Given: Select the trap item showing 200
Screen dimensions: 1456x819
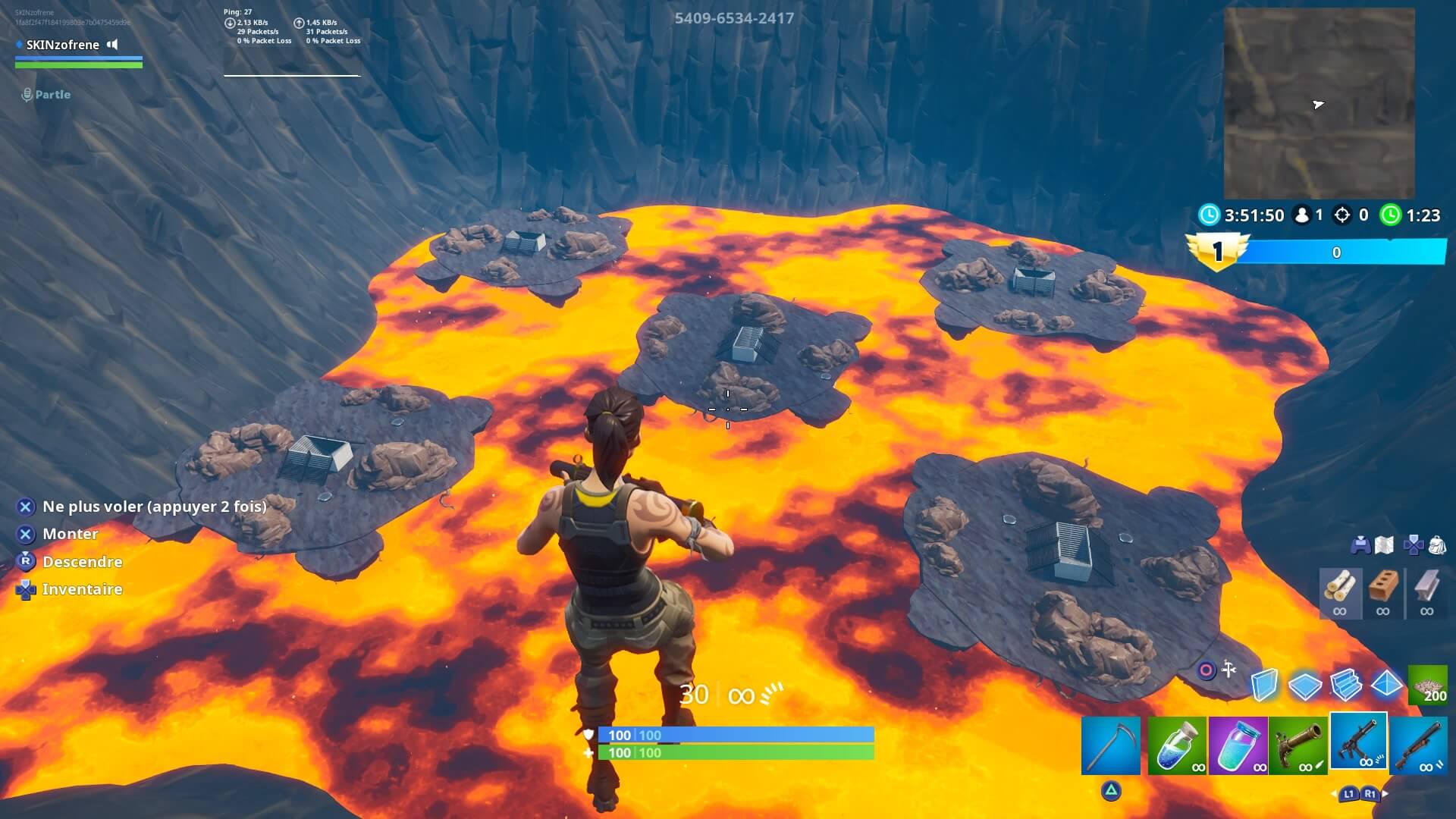Looking at the screenshot, I should (x=1429, y=685).
